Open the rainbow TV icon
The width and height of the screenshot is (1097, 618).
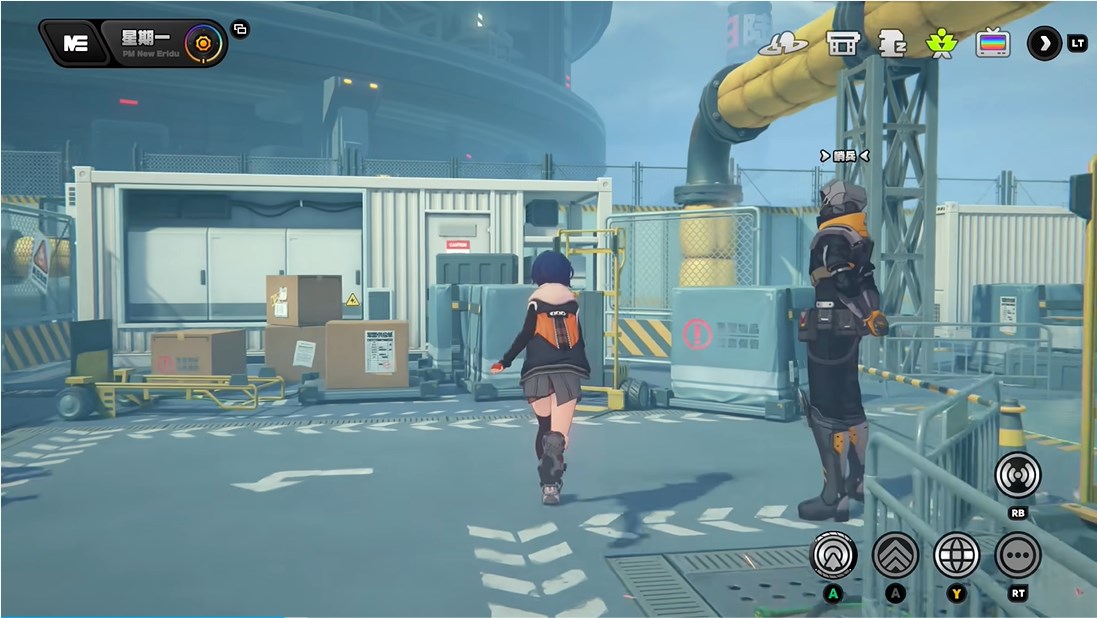pos(992,43)
